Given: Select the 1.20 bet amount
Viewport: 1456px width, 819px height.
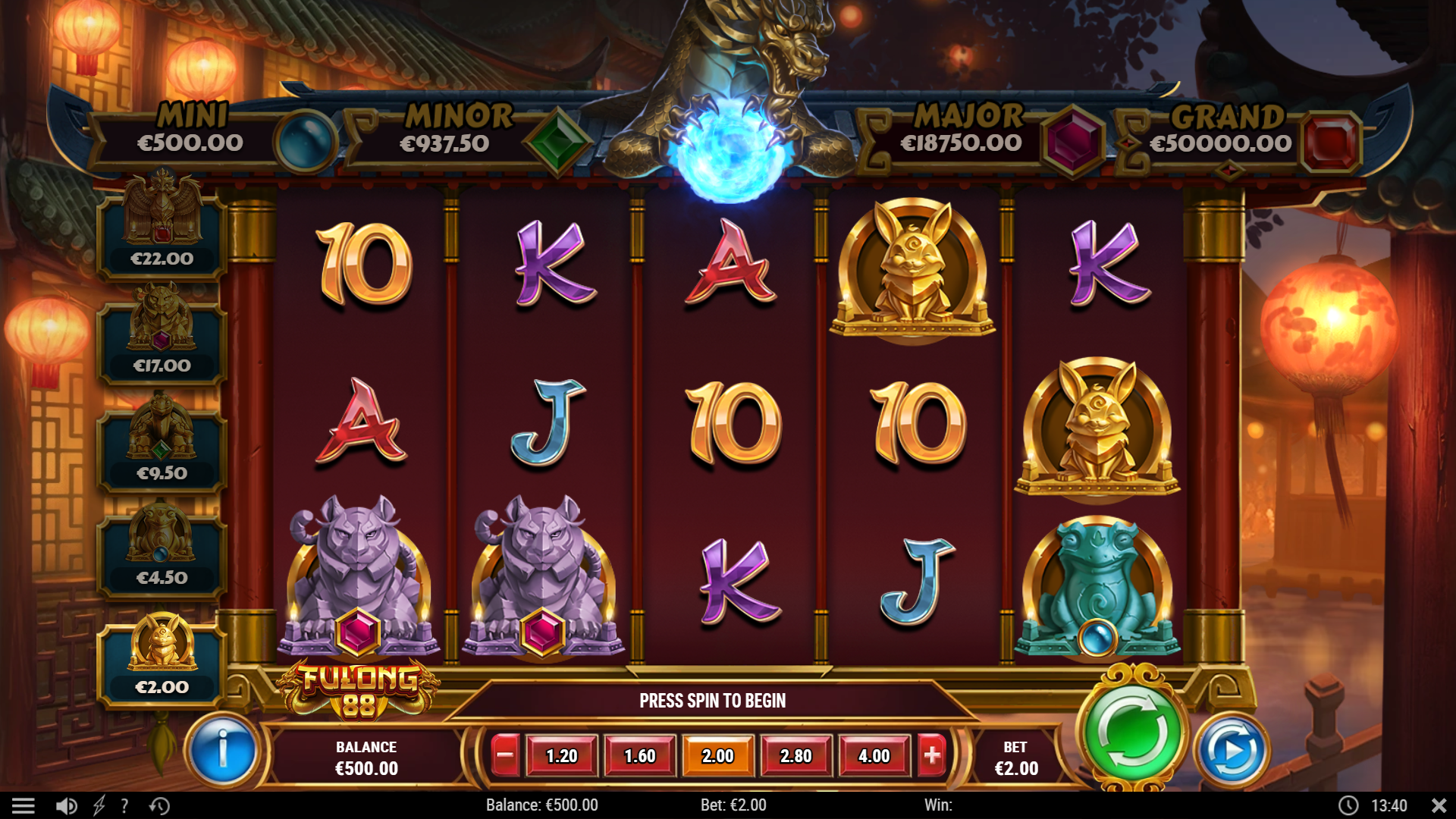Looking at the screenshot, I should point(561,755).
